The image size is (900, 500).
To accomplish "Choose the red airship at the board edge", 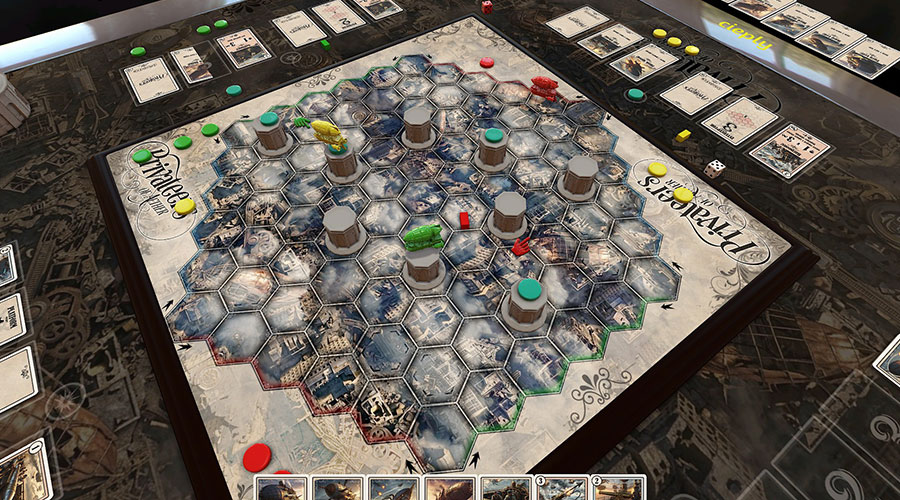I will coord(544,86).
